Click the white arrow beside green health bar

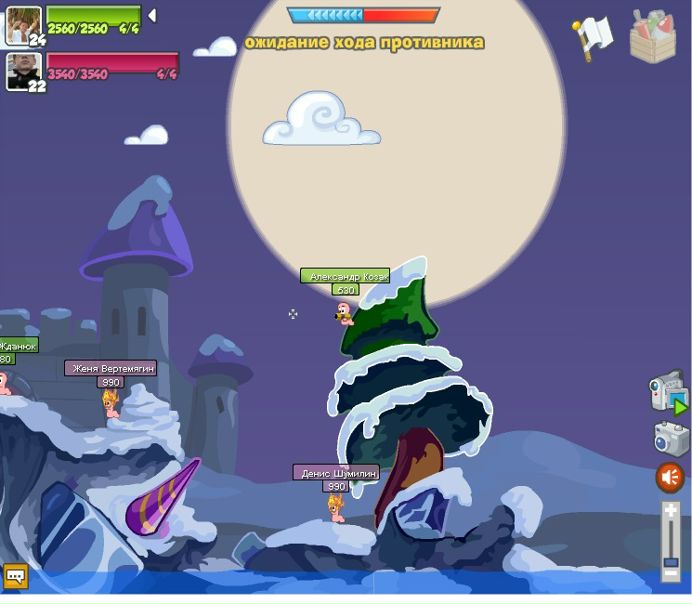click(x=152, y=16)
